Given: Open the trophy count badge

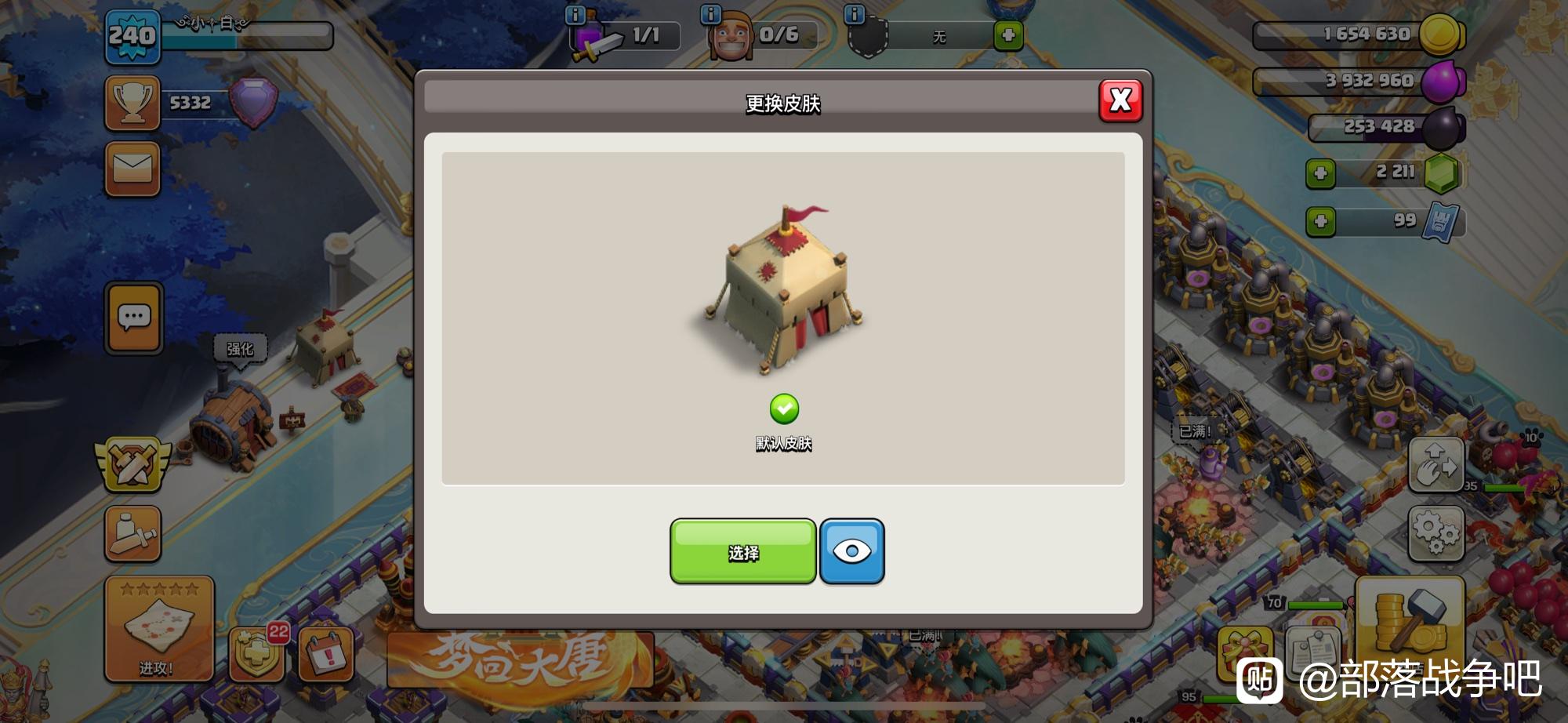Looking at the screenshot, I should coord(133,103).
